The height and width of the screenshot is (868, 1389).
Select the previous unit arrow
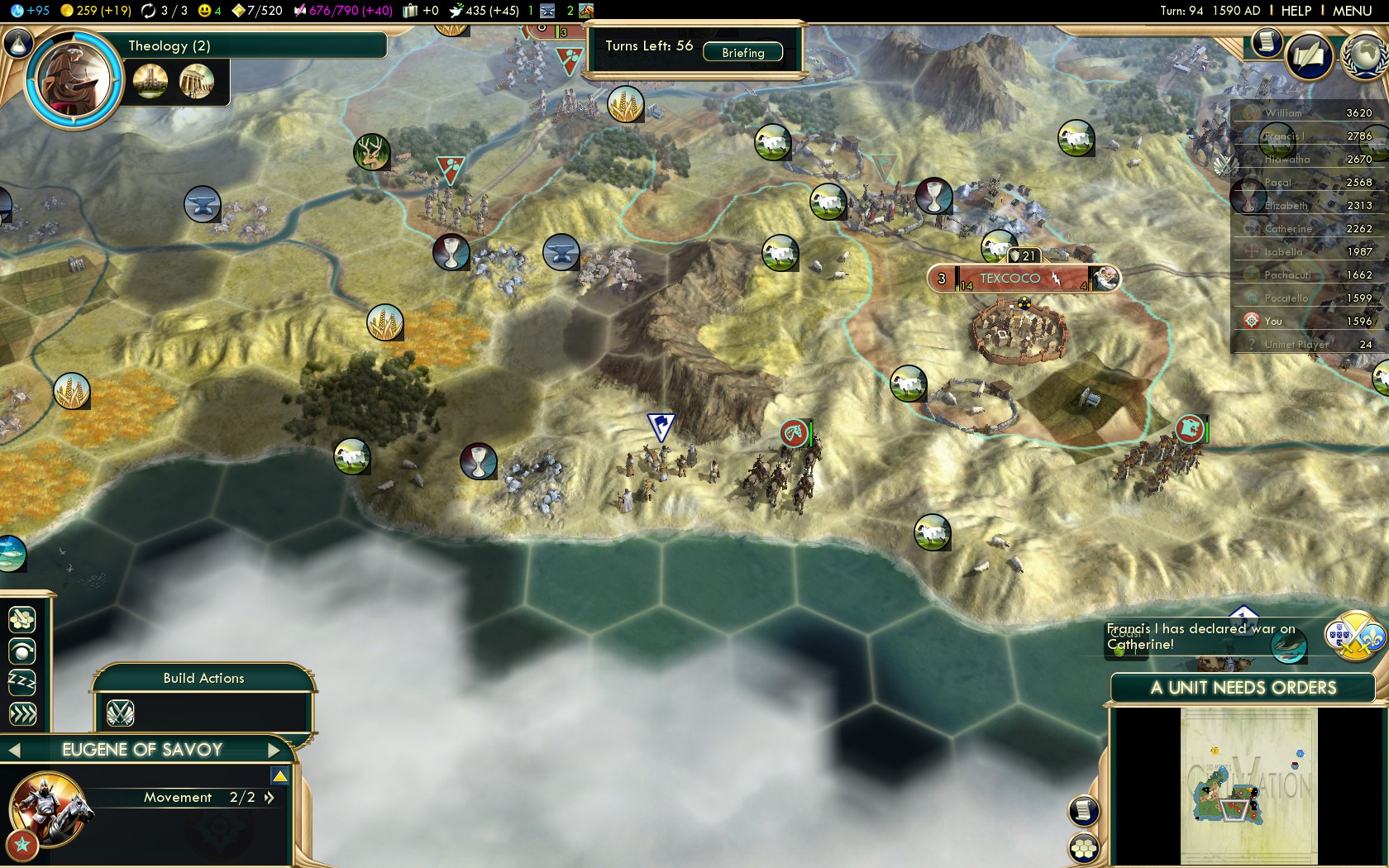point(14,751)
